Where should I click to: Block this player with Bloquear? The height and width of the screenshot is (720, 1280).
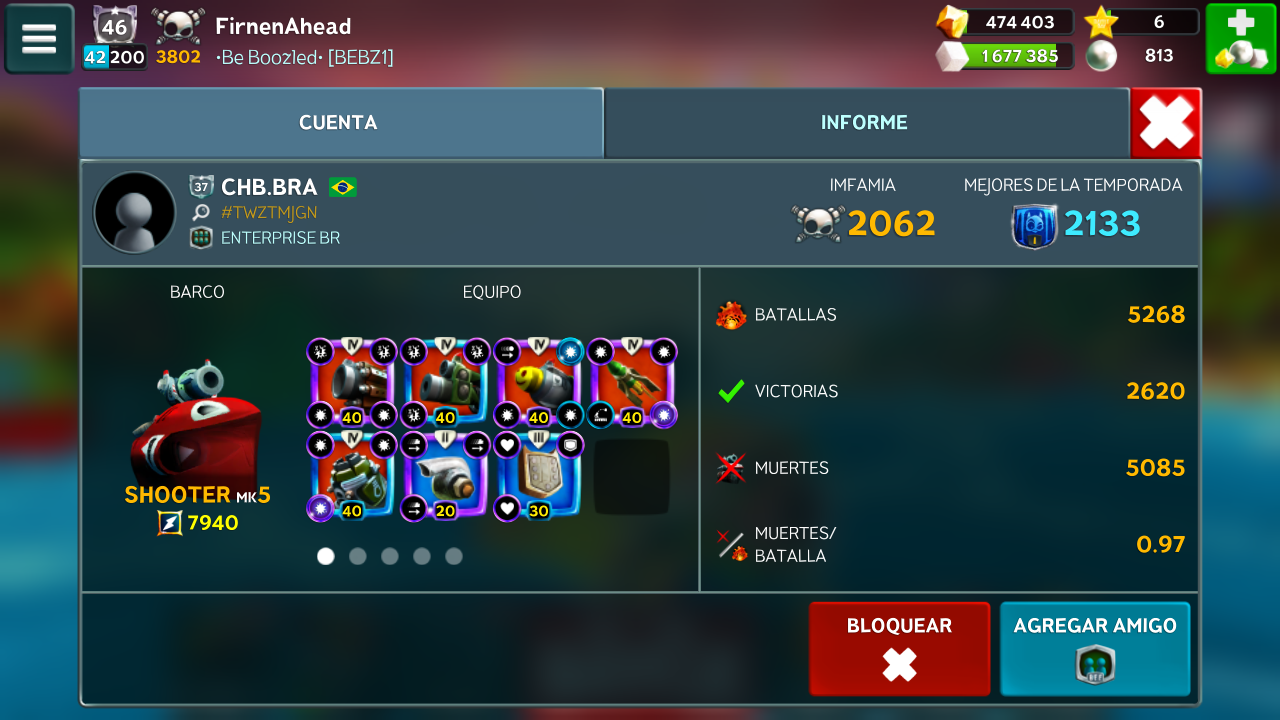(x=899, y=648)
